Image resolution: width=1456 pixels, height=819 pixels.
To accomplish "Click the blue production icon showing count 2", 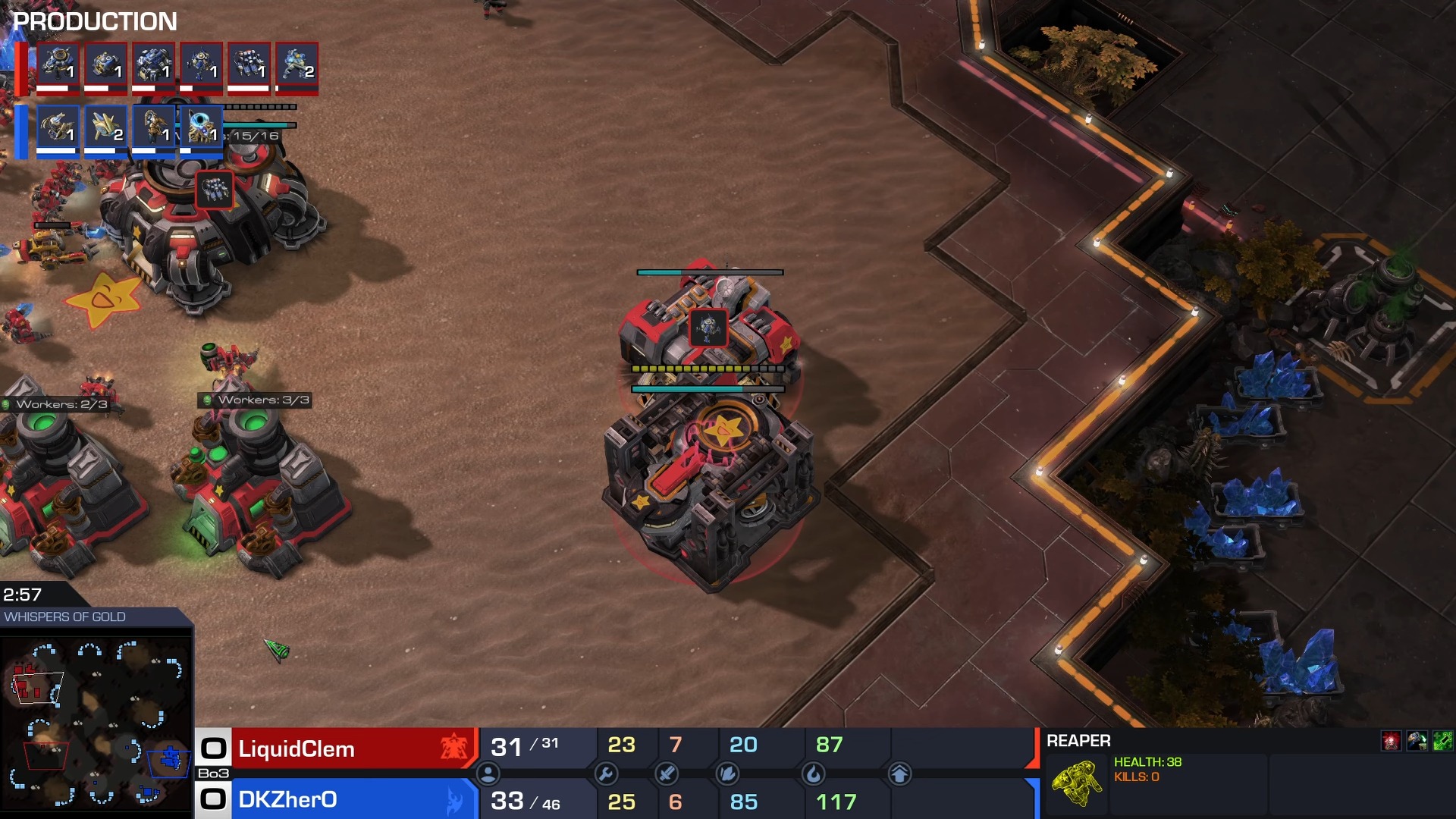I will [x=105, y=127].
